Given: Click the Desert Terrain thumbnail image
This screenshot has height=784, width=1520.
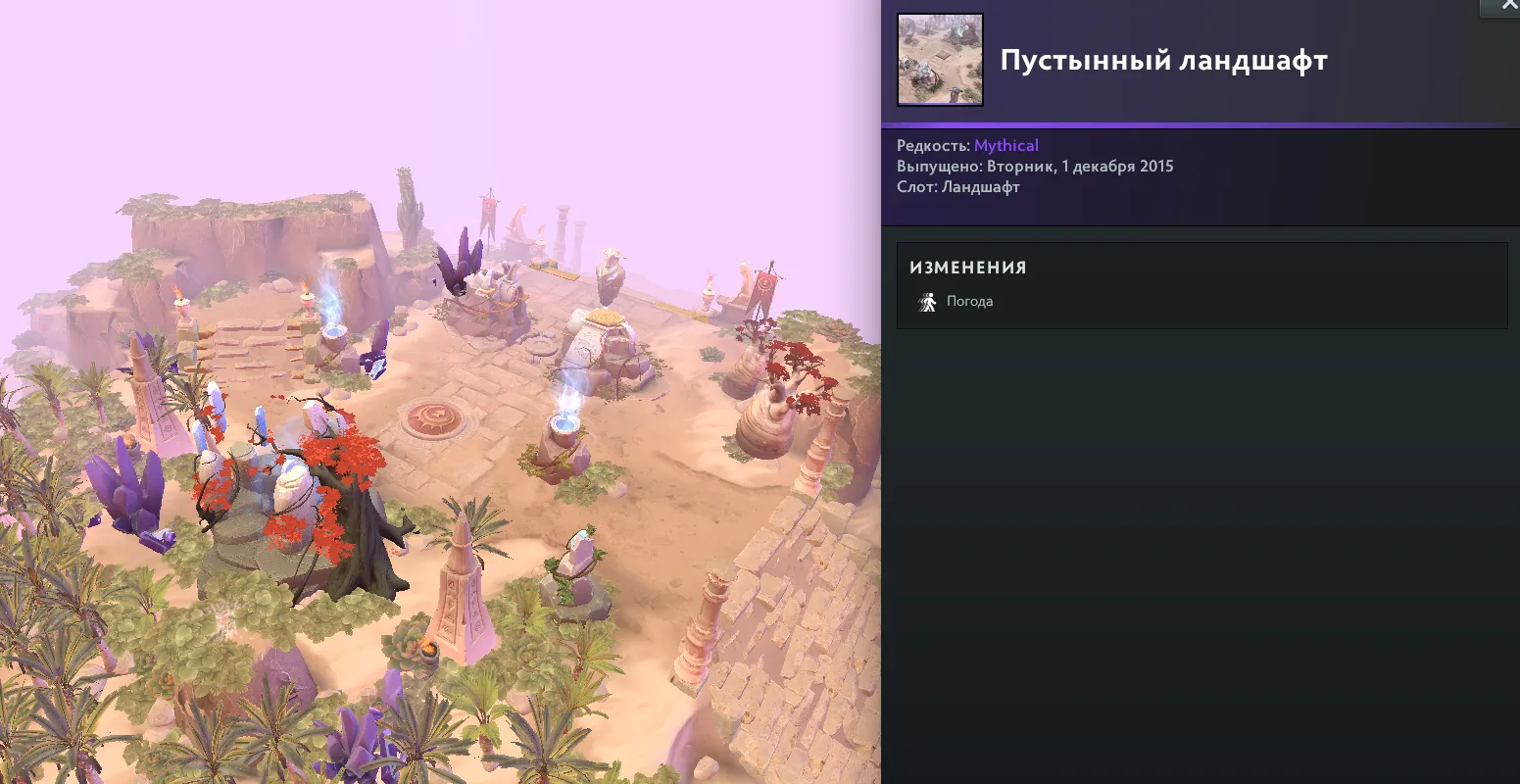Looking at the screenshot, I should tap(940, 60).
